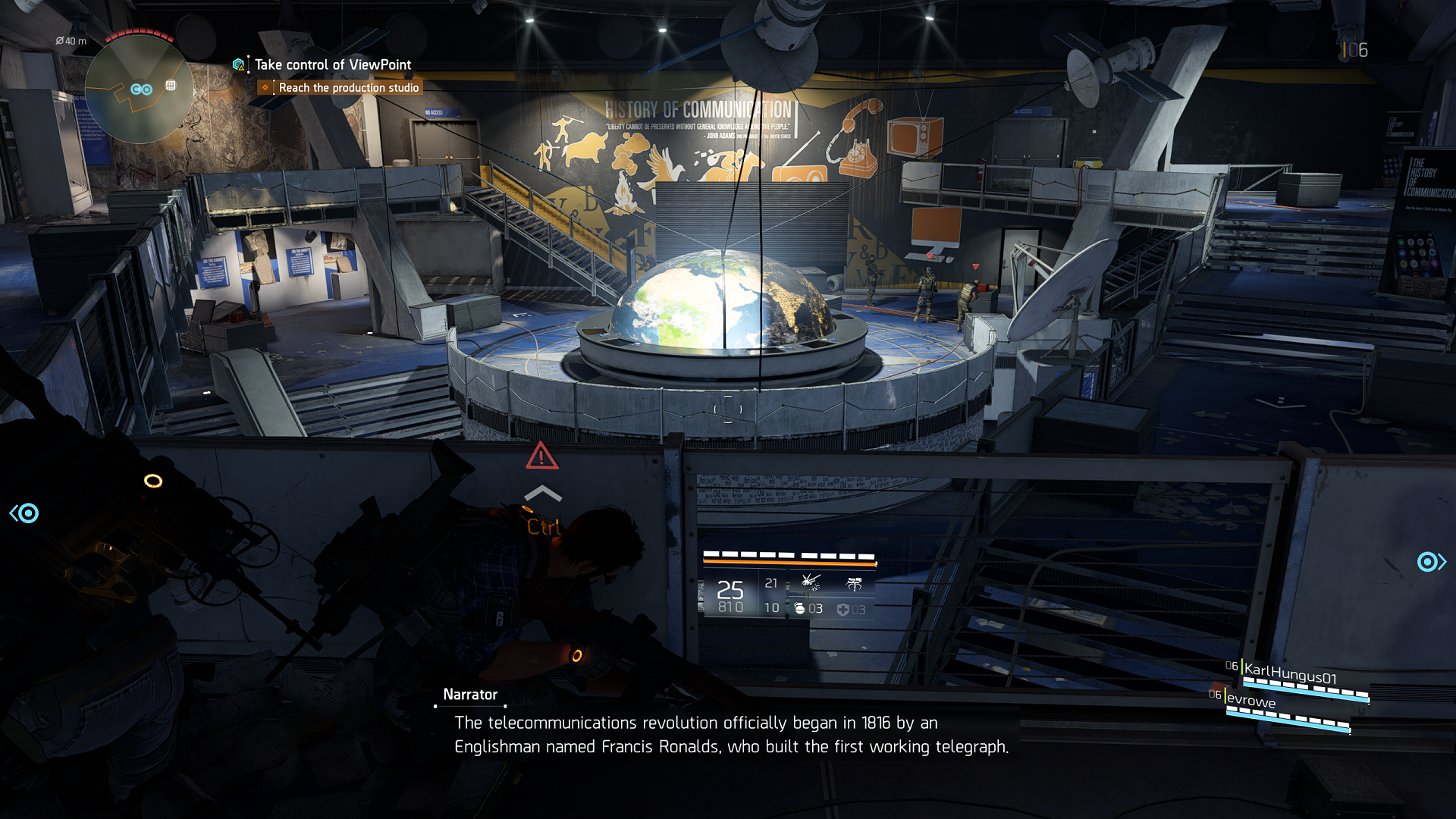
Task: Click the right off-screen teammate indicator
Action: (1430, 562)
